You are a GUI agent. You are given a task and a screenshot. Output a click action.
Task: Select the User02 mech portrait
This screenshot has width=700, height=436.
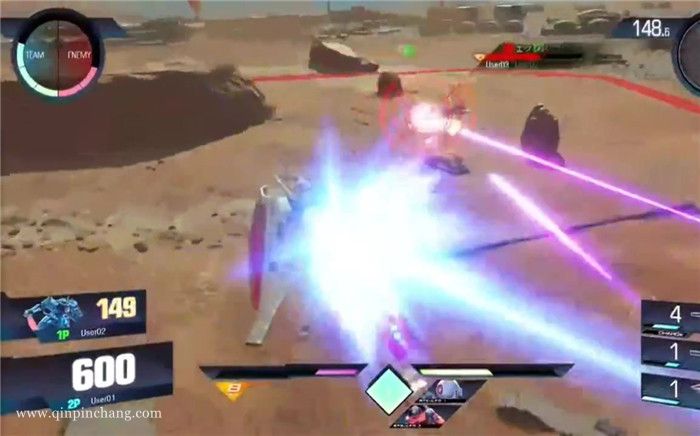click(50, 313)
